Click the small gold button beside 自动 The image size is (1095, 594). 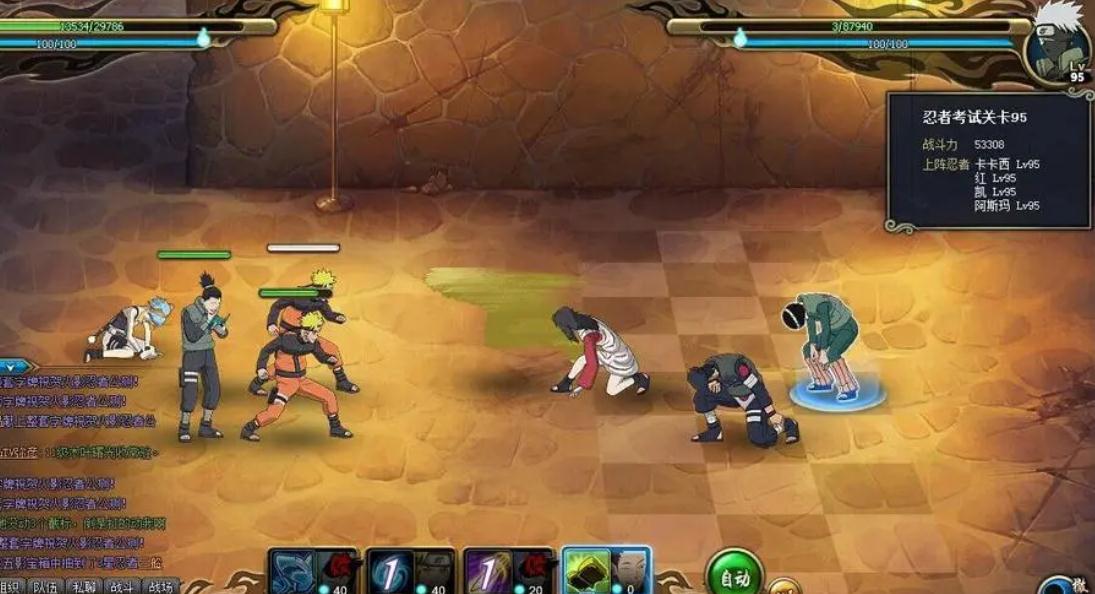[784, 585]
